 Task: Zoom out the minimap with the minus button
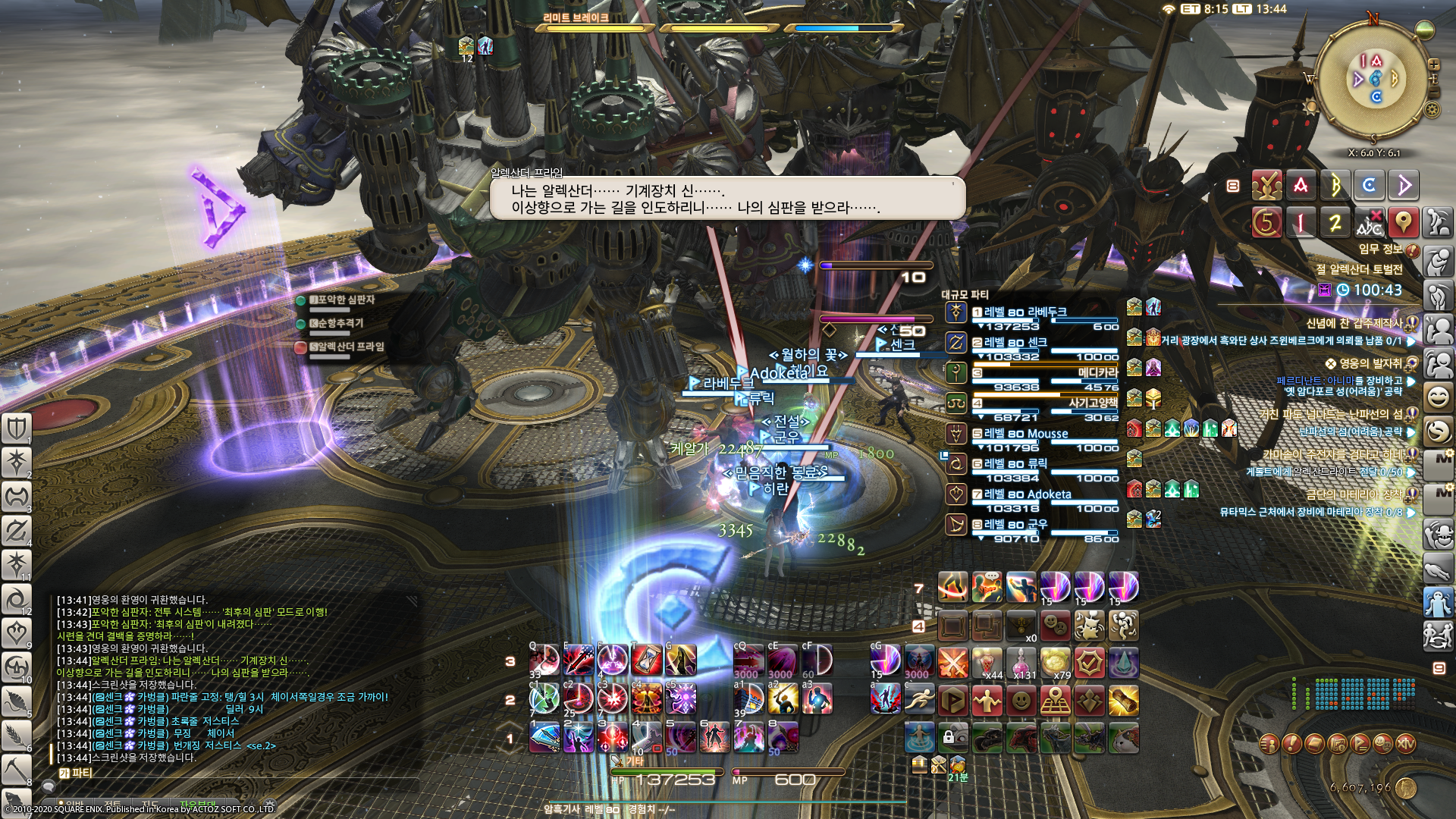[x=1433, y=92]
